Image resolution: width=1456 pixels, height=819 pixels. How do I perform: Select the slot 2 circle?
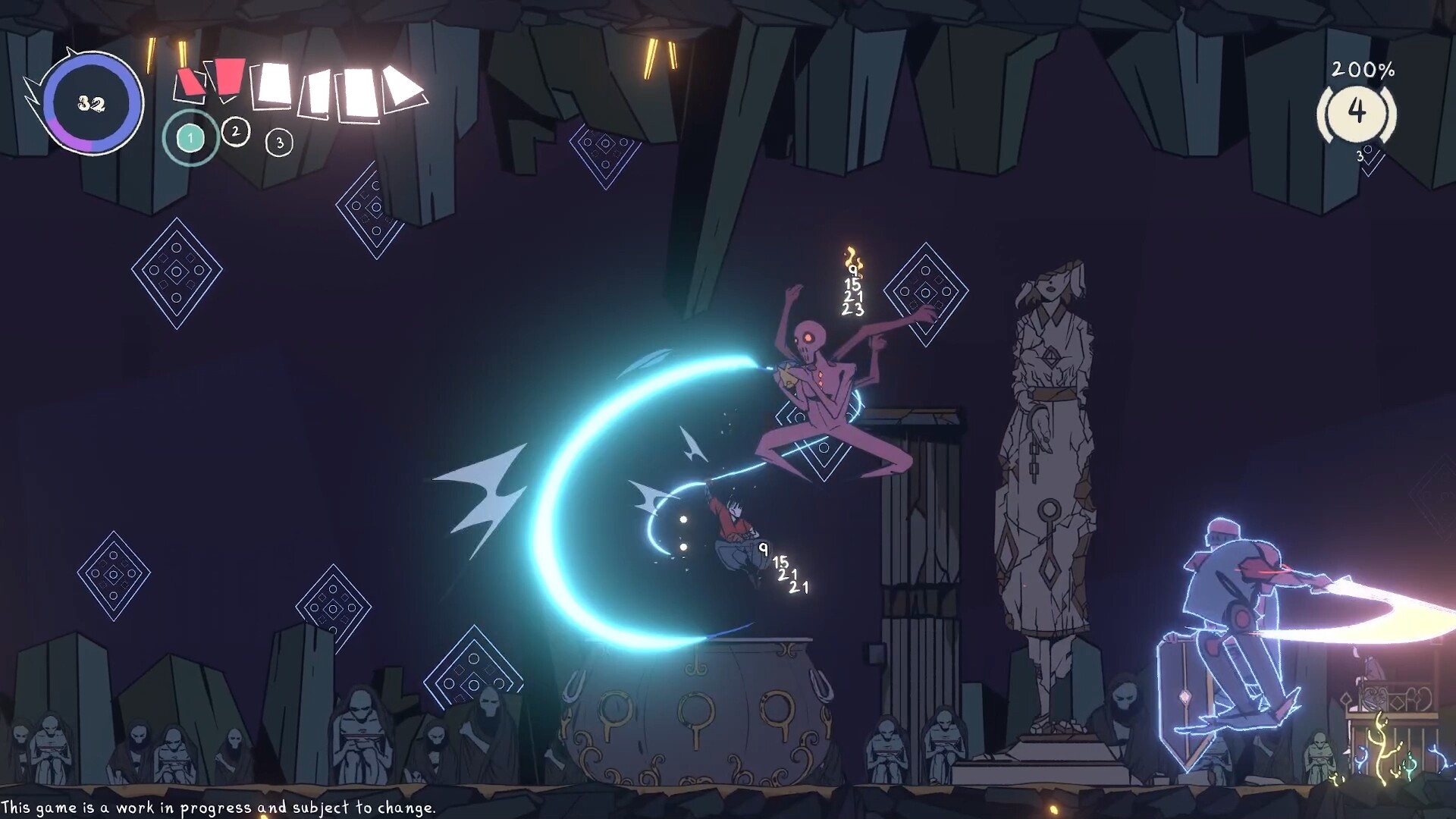235,131
